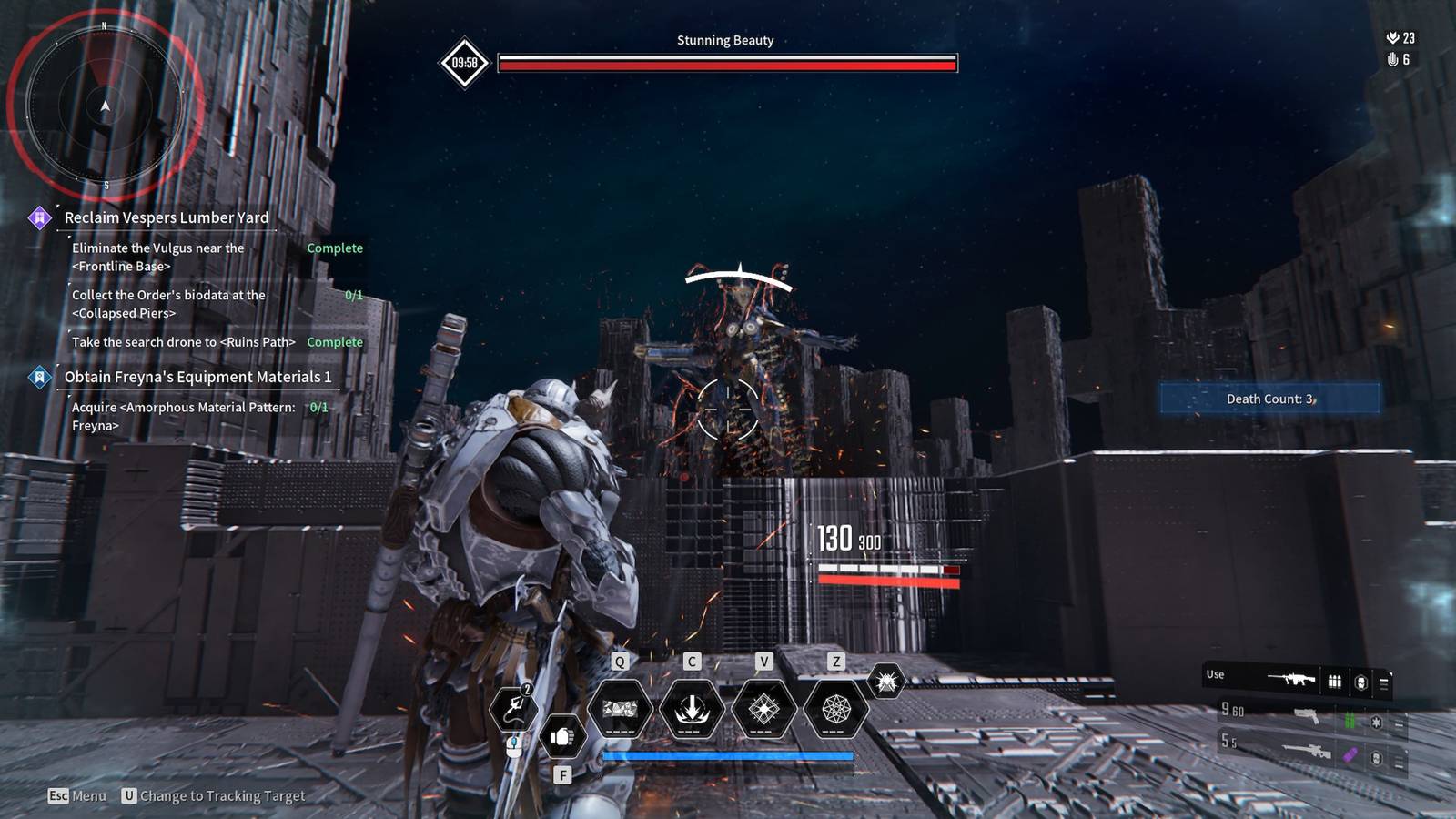Click the melee punch icon above F key
Image resolution: width=1456 pixels, height=819 pixels.
(x=561, y=737)
